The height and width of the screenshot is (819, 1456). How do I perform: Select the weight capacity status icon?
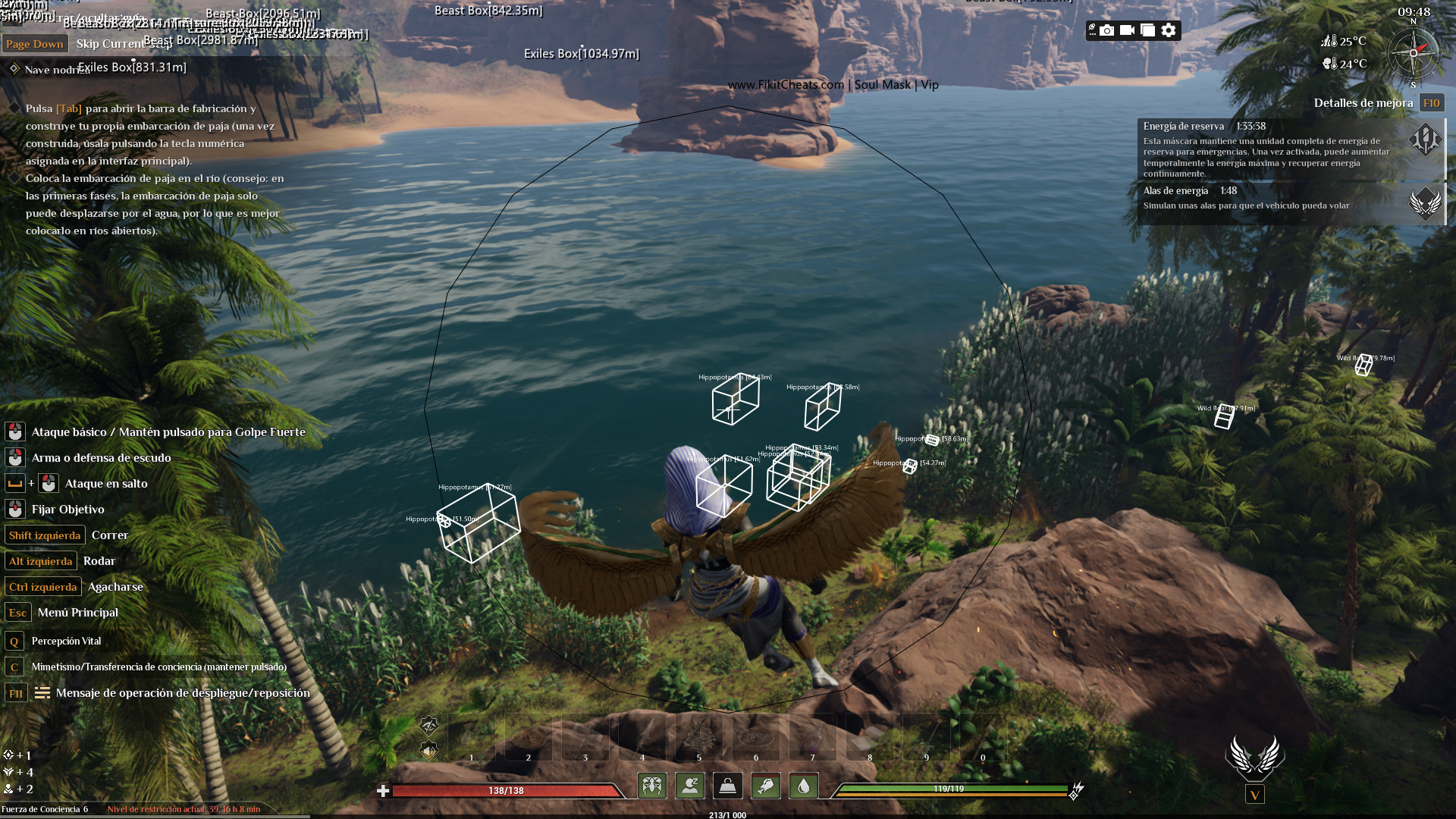click(x=728, y=786)
